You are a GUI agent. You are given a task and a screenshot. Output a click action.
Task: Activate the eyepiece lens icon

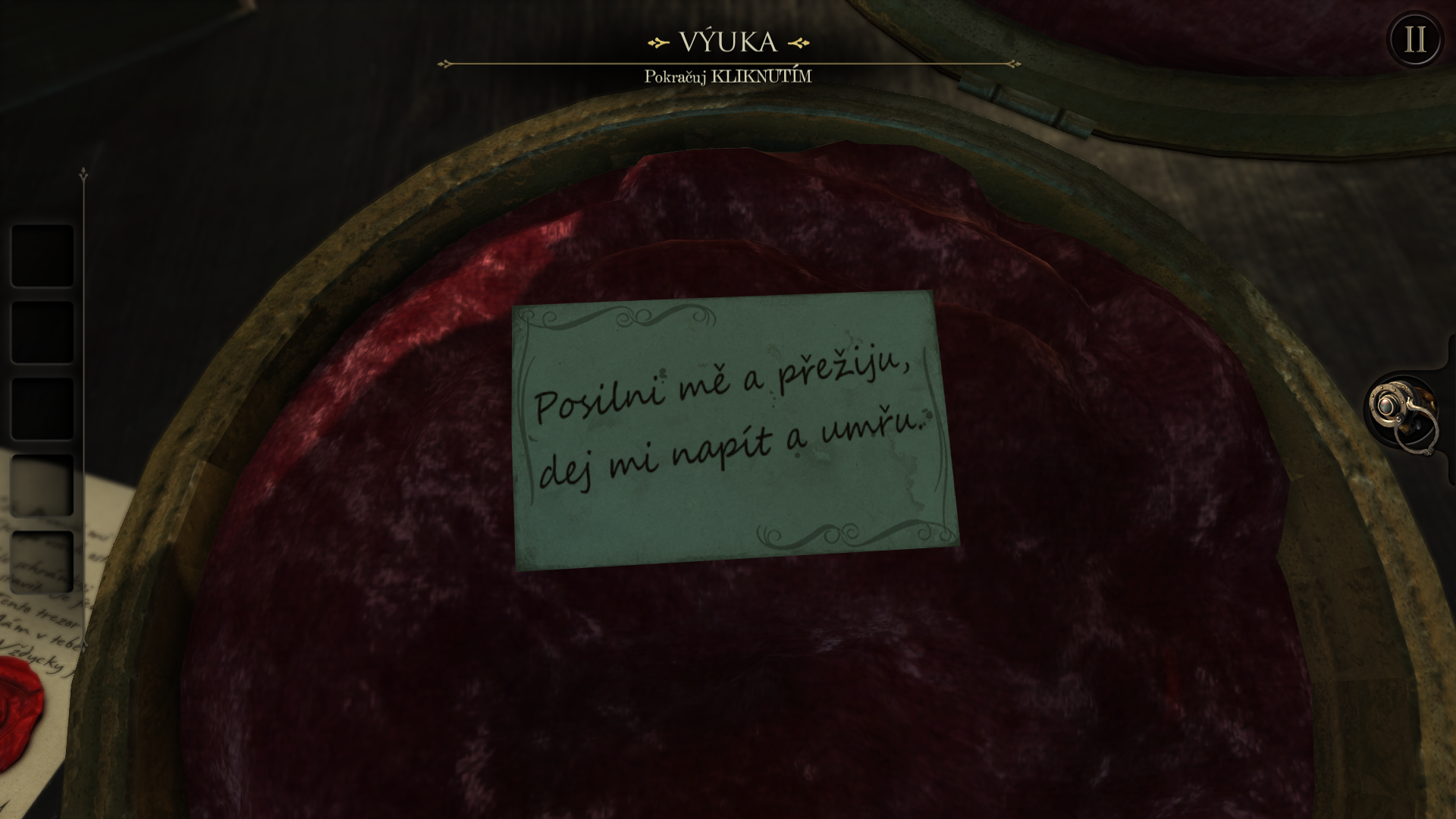(x=1401, y=412)
